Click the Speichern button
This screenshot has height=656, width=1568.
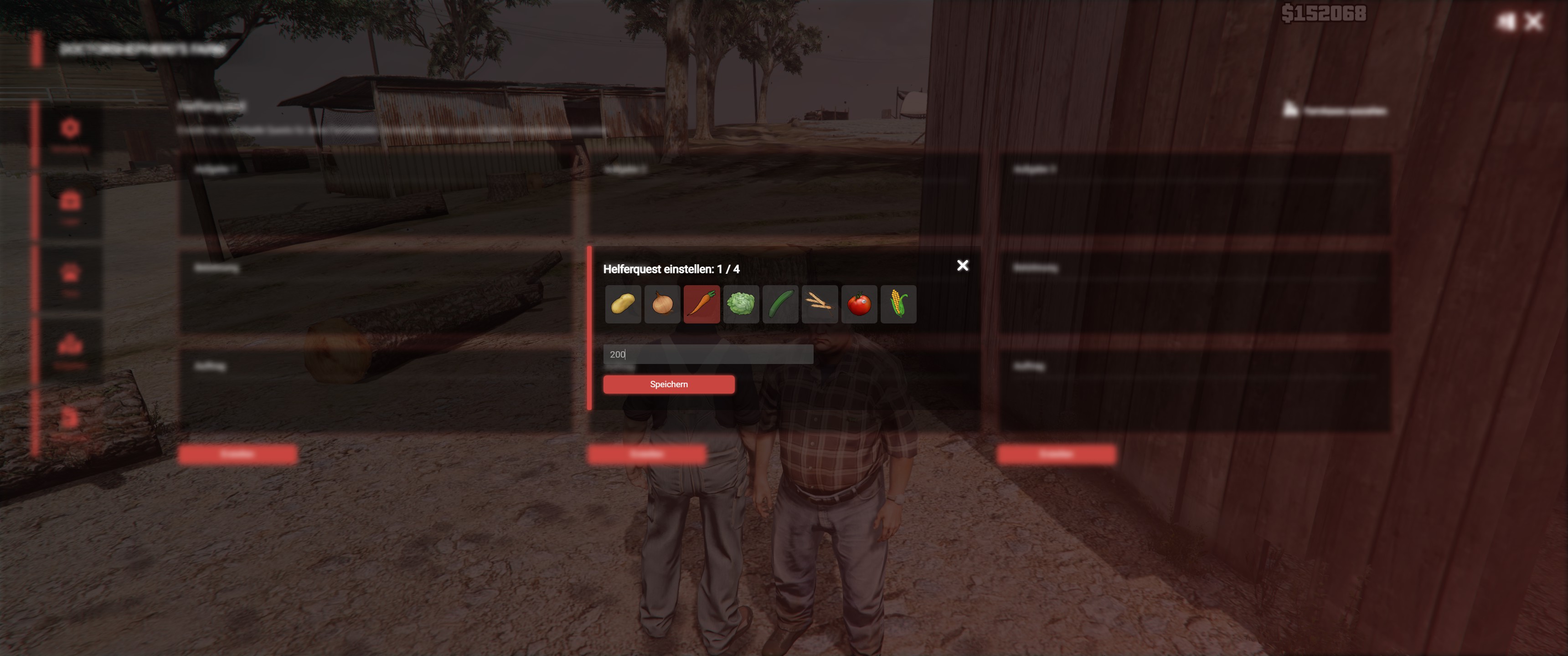click(x=668, y=384)
